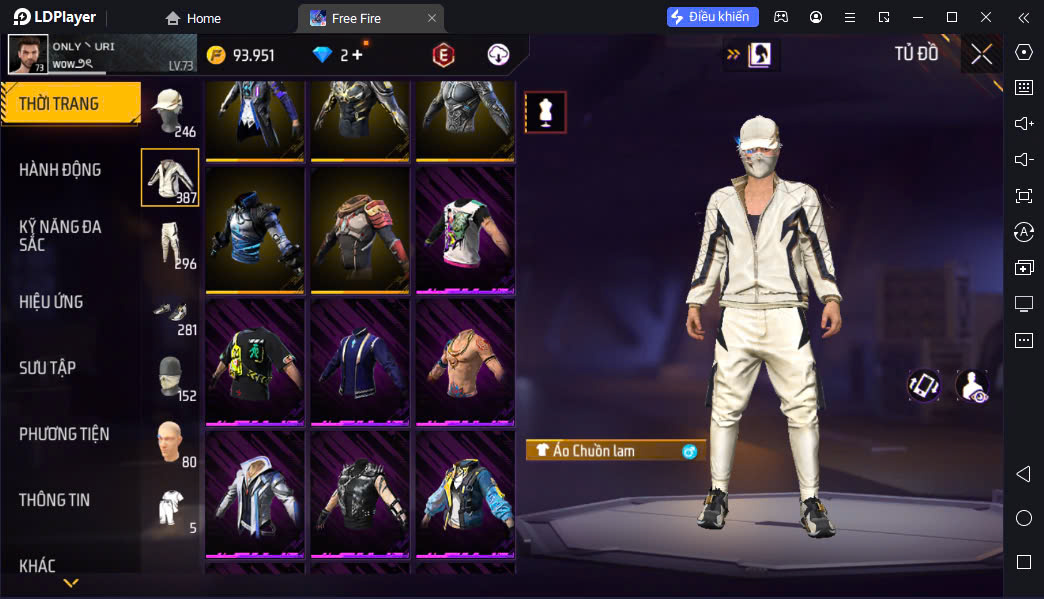Click the mannequin outfit preset icon
The image size is (1044, 599).
(545, 112)
